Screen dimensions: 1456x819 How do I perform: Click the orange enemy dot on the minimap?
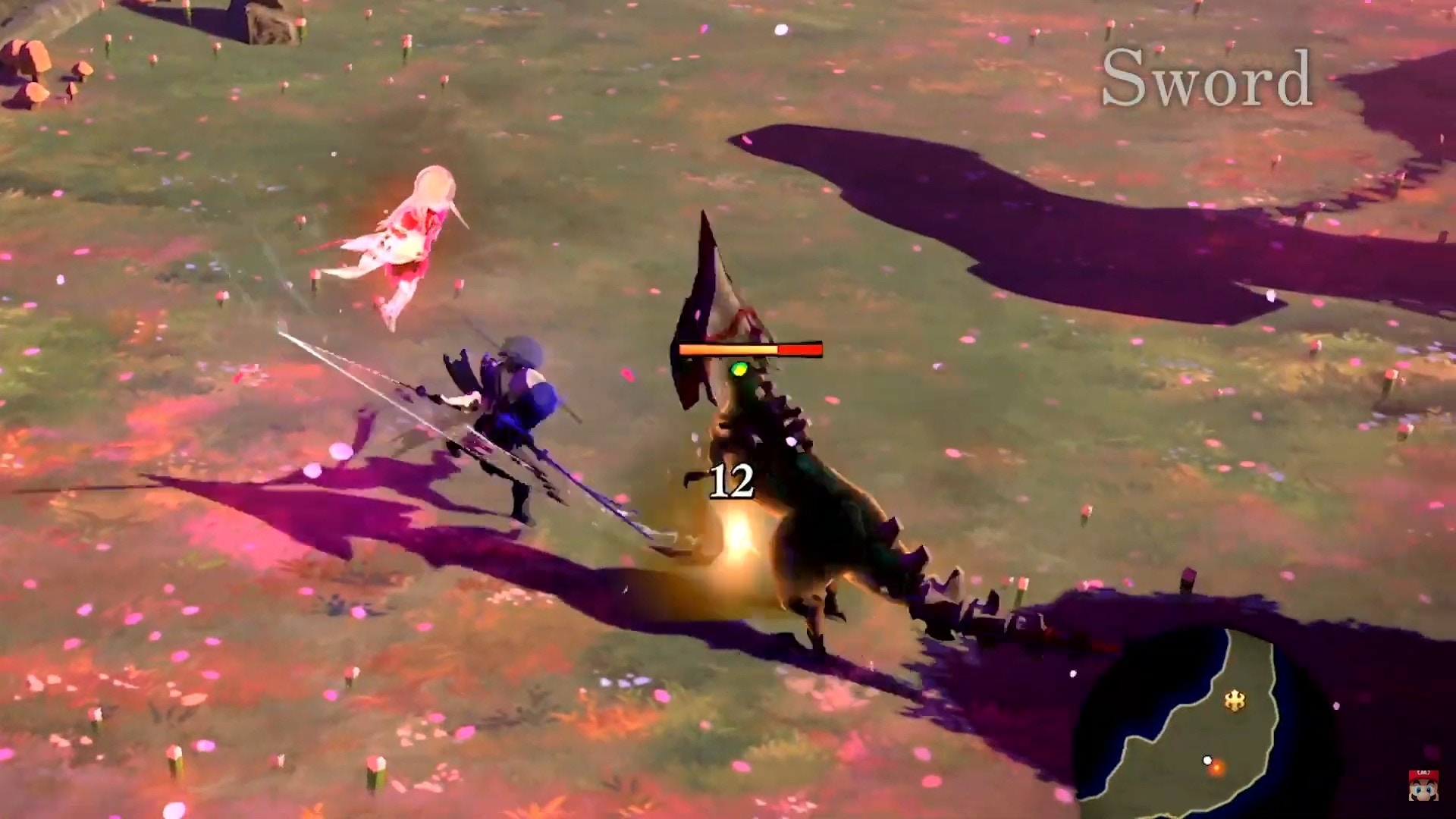pos(1218,771)
